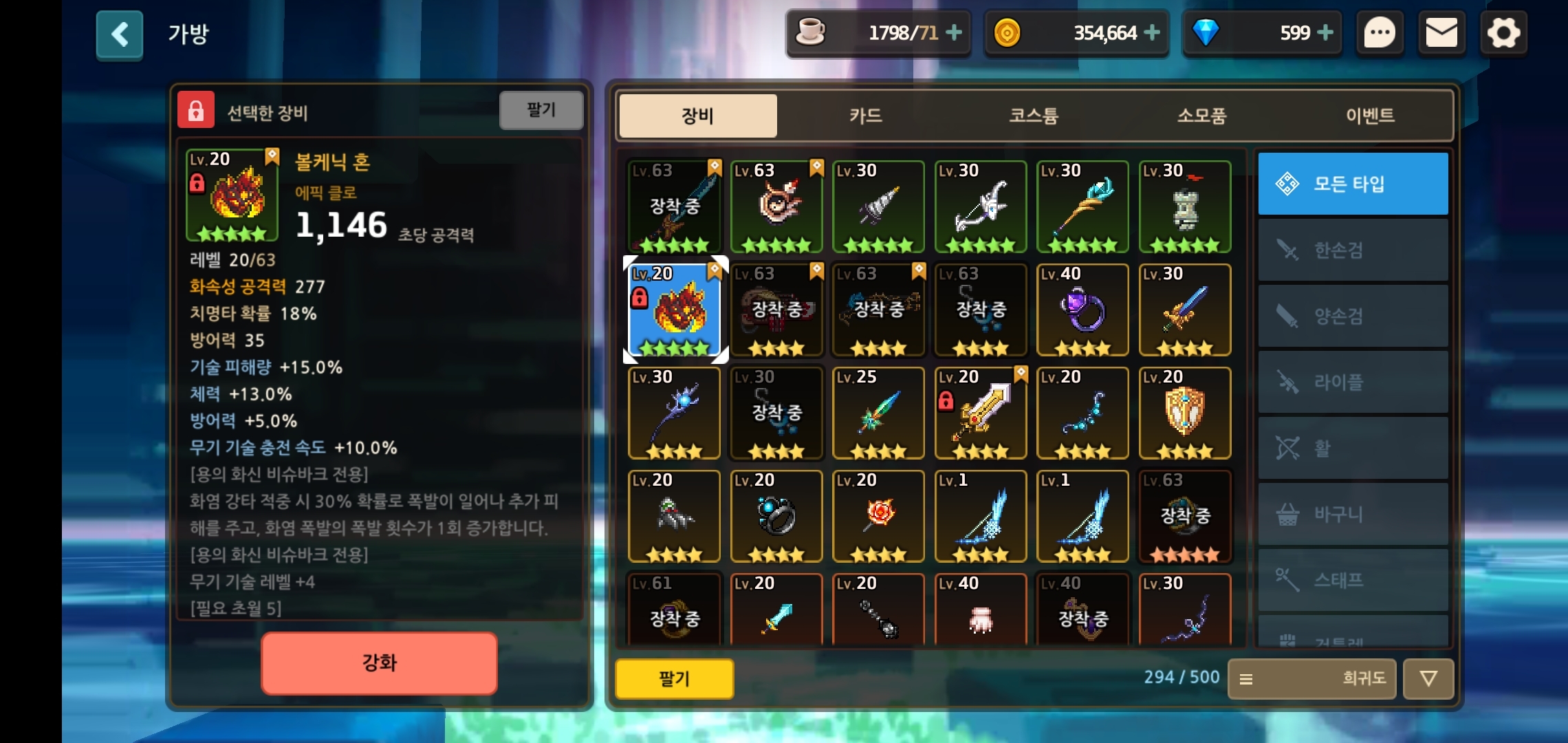
Task: Filter equipment by 라이플 type
Action: coord(1353,382)
